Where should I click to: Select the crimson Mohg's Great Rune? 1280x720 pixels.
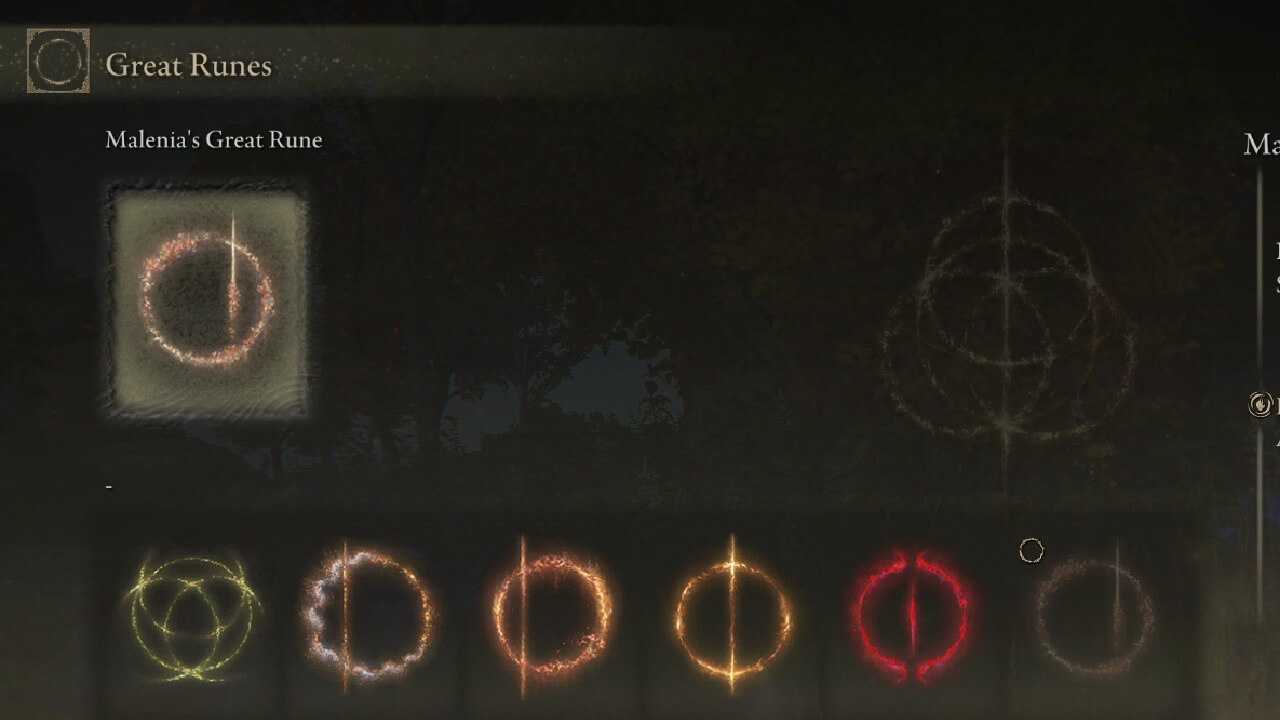click(x=915, y=615)
